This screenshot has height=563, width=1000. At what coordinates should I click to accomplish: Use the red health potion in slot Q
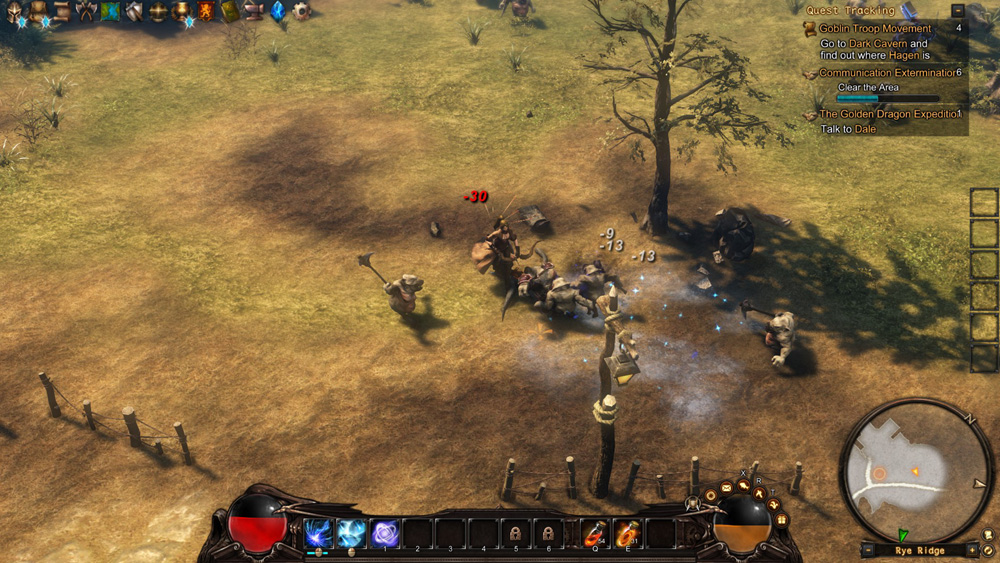pos(595,533)
